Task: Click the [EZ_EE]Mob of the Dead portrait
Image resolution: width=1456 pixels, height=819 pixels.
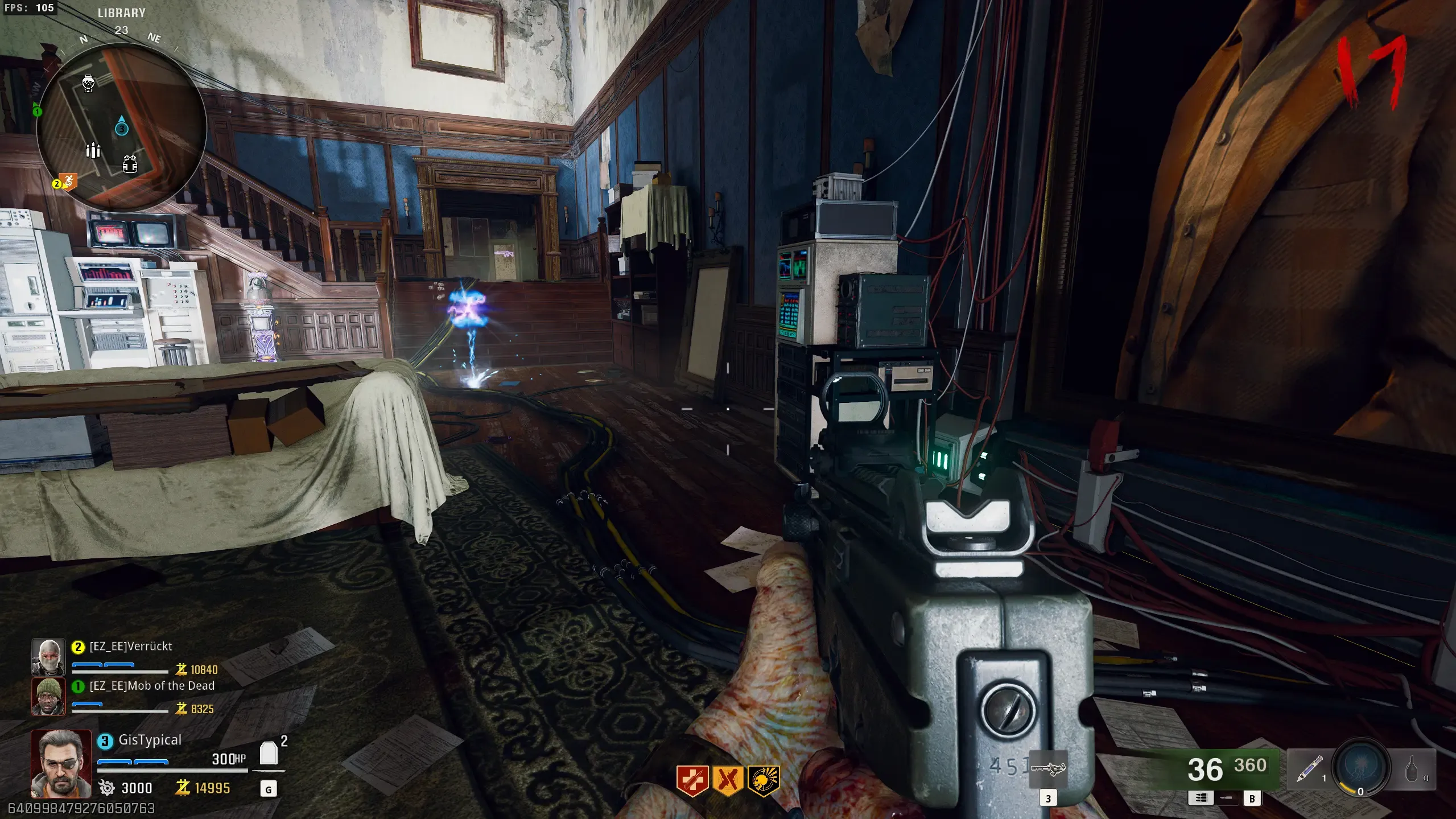Action: pyautogui.click(x=48, y=695)
